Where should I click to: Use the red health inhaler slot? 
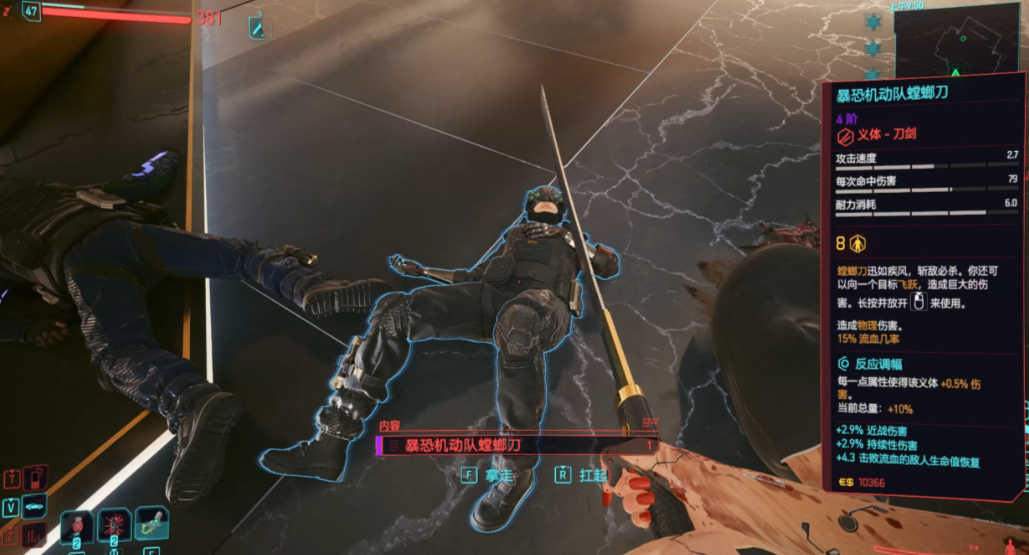click(77, 524)
